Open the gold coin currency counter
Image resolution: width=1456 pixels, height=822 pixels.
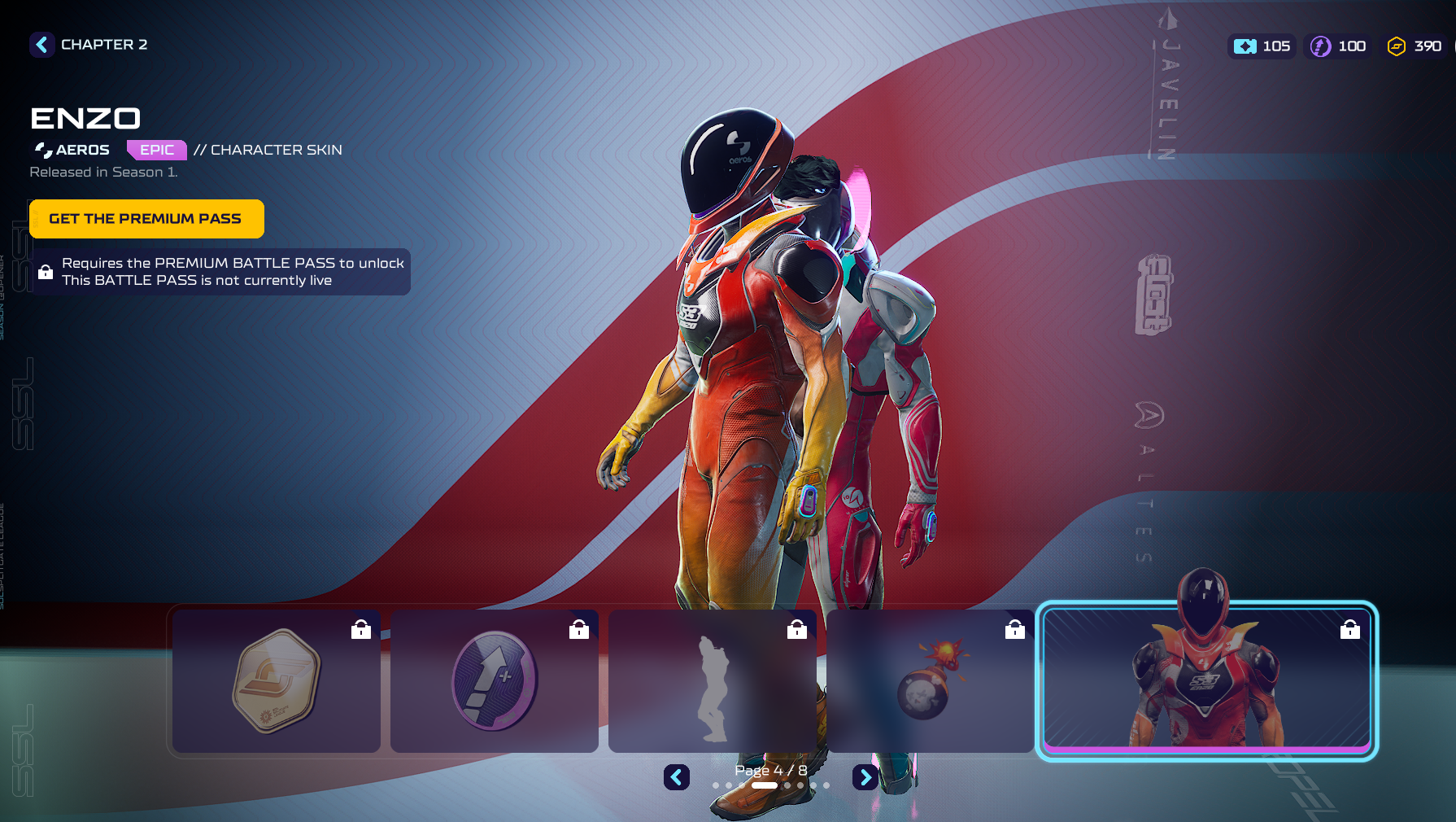coord(1415,46)
